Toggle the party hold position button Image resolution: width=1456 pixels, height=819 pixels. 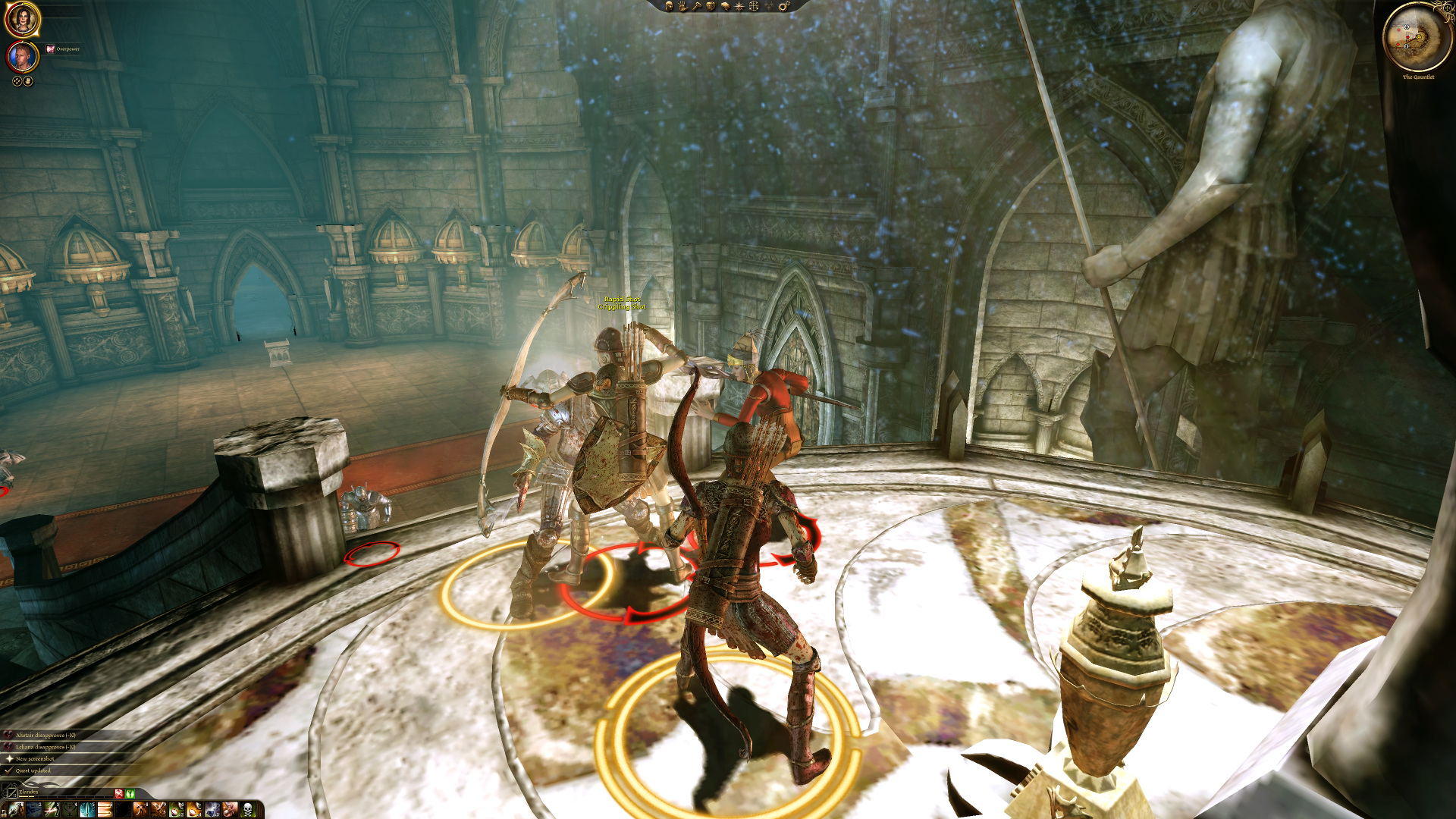[x=28, y=81]
